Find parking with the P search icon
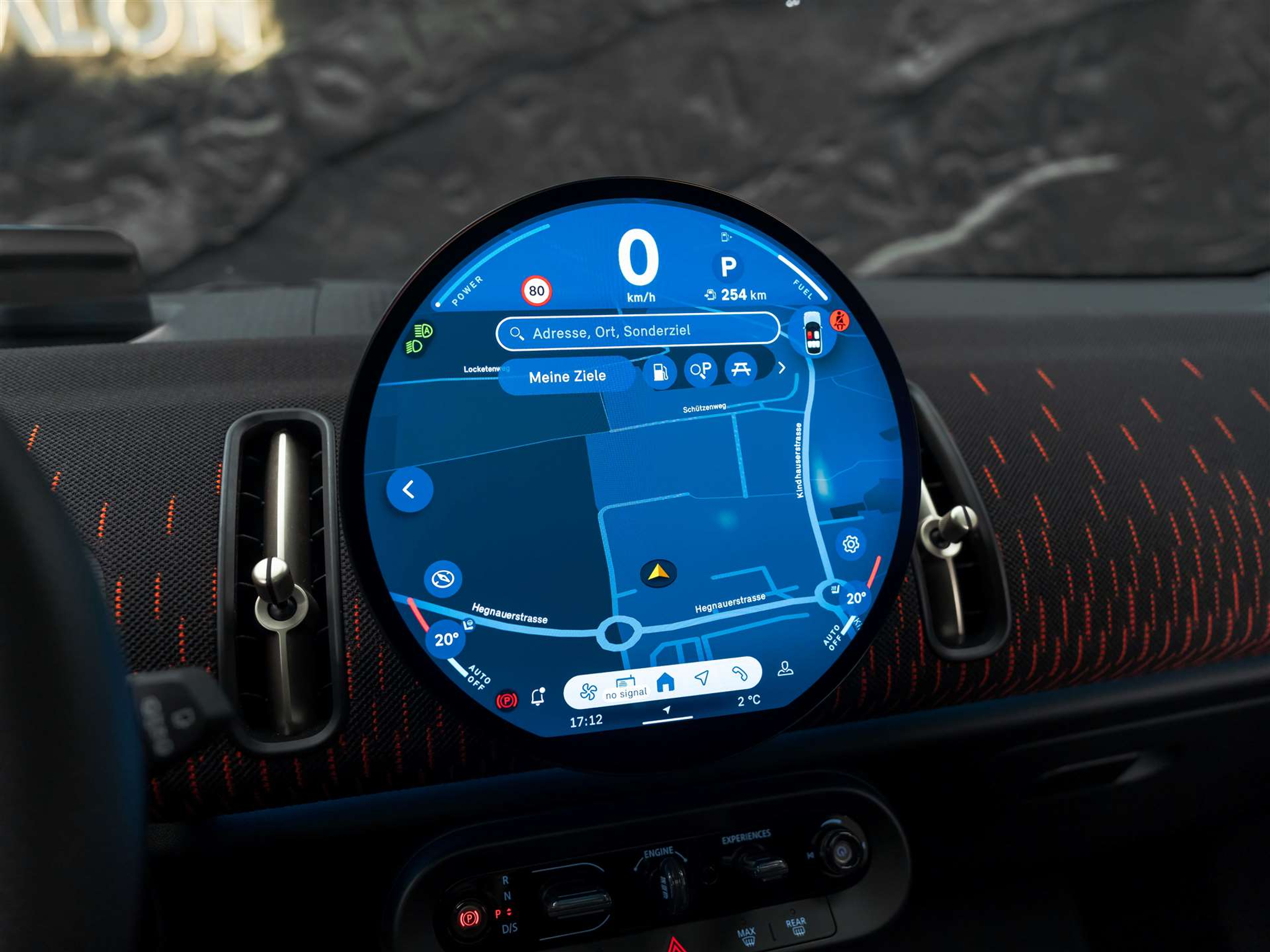Viewport: 1270px width, 952px height. [701, 370]
